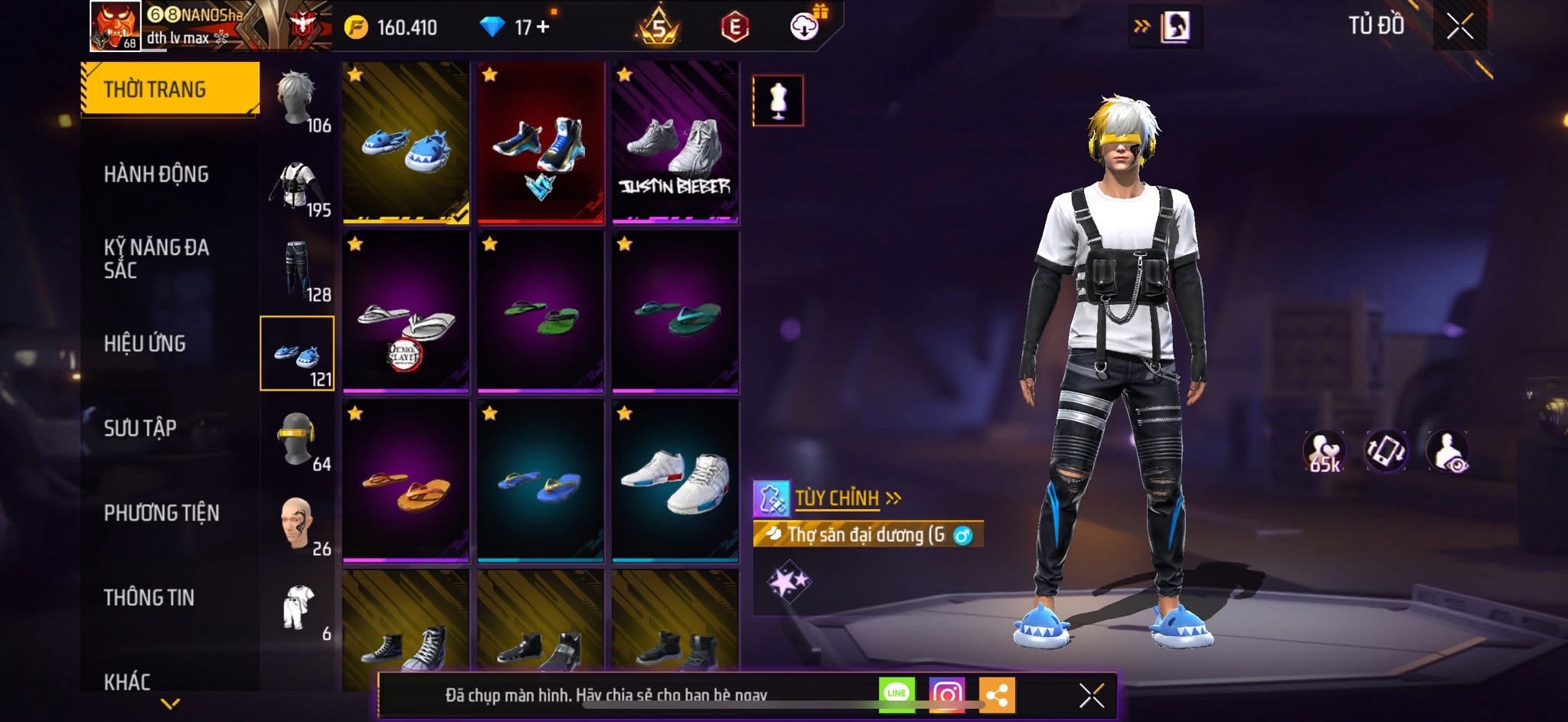Go to the SƯU TẬP tab
Viewport: 1568px width, 722px height.
(x=140, y=428)
